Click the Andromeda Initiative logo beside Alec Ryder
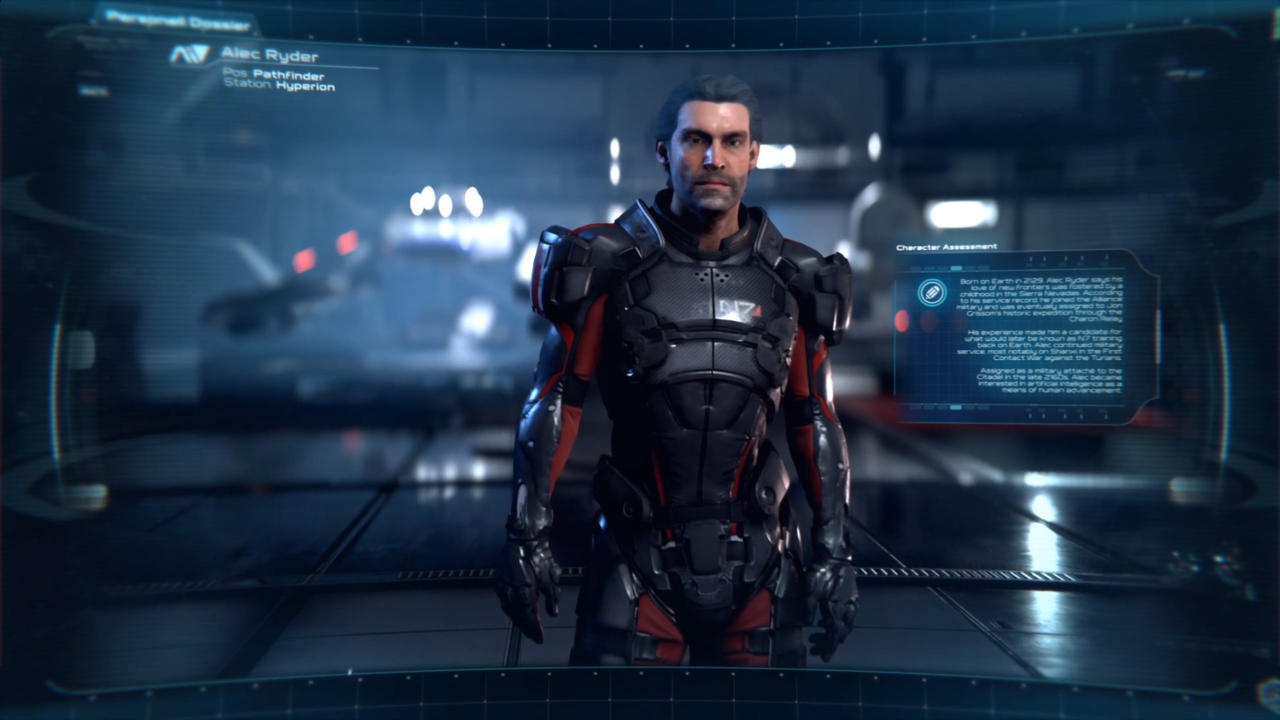This screenshot has height=720, width=1280. (x=189, y=55)
